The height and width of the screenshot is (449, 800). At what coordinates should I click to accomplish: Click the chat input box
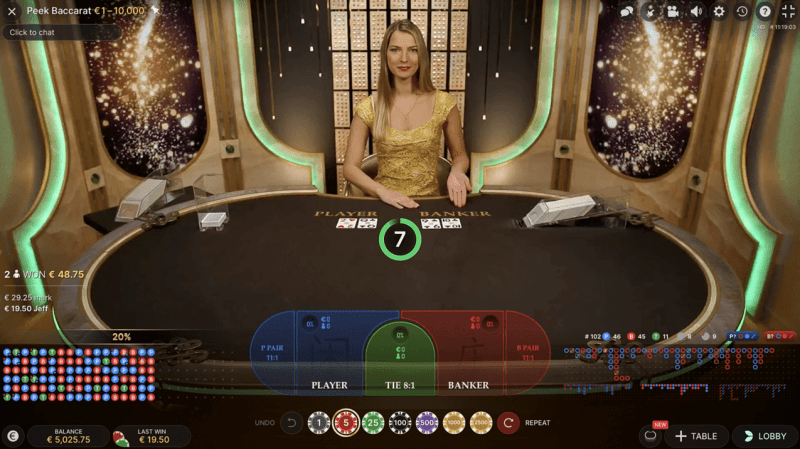pos(60,32)
